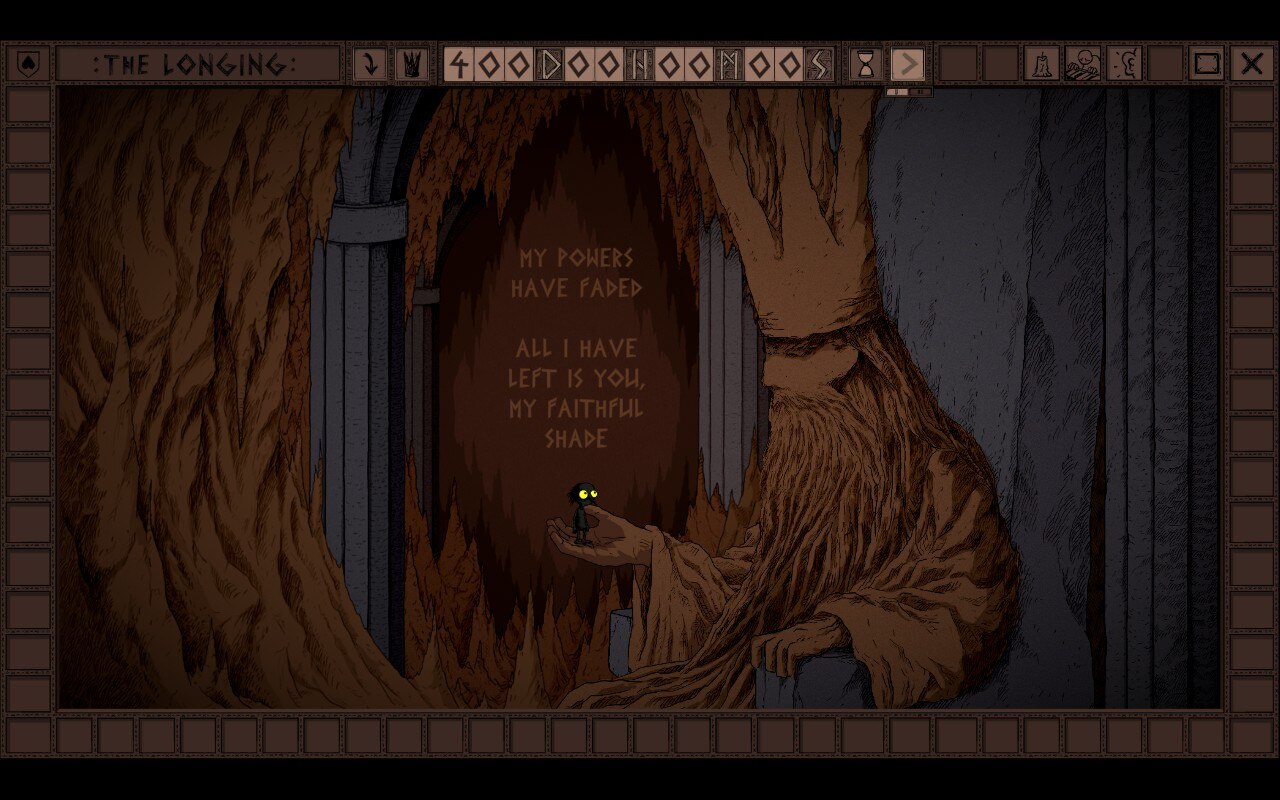
Task: Open the king's crown icon
Action: [411, 65]
